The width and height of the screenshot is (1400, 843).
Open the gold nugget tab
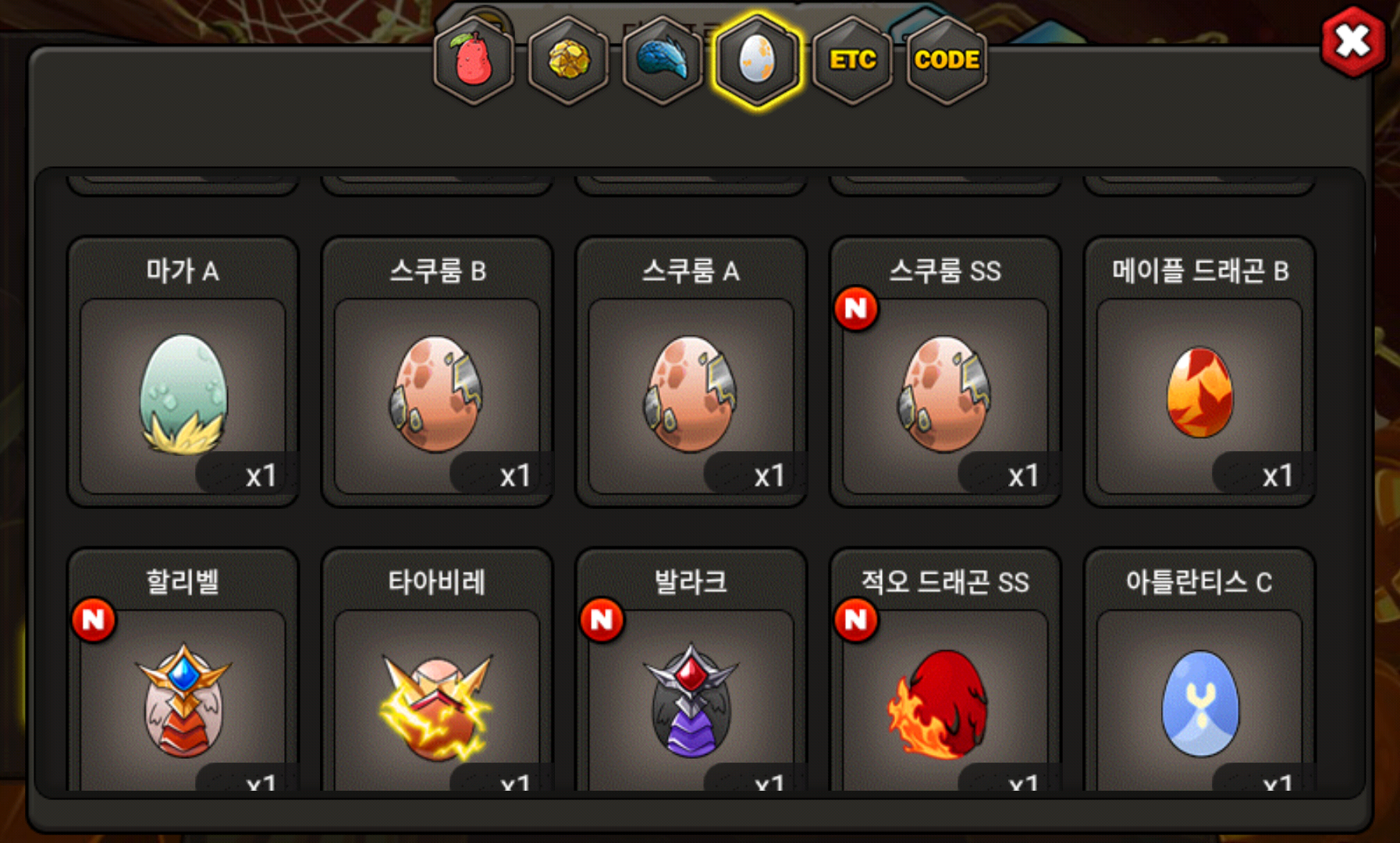coord(568,60)
